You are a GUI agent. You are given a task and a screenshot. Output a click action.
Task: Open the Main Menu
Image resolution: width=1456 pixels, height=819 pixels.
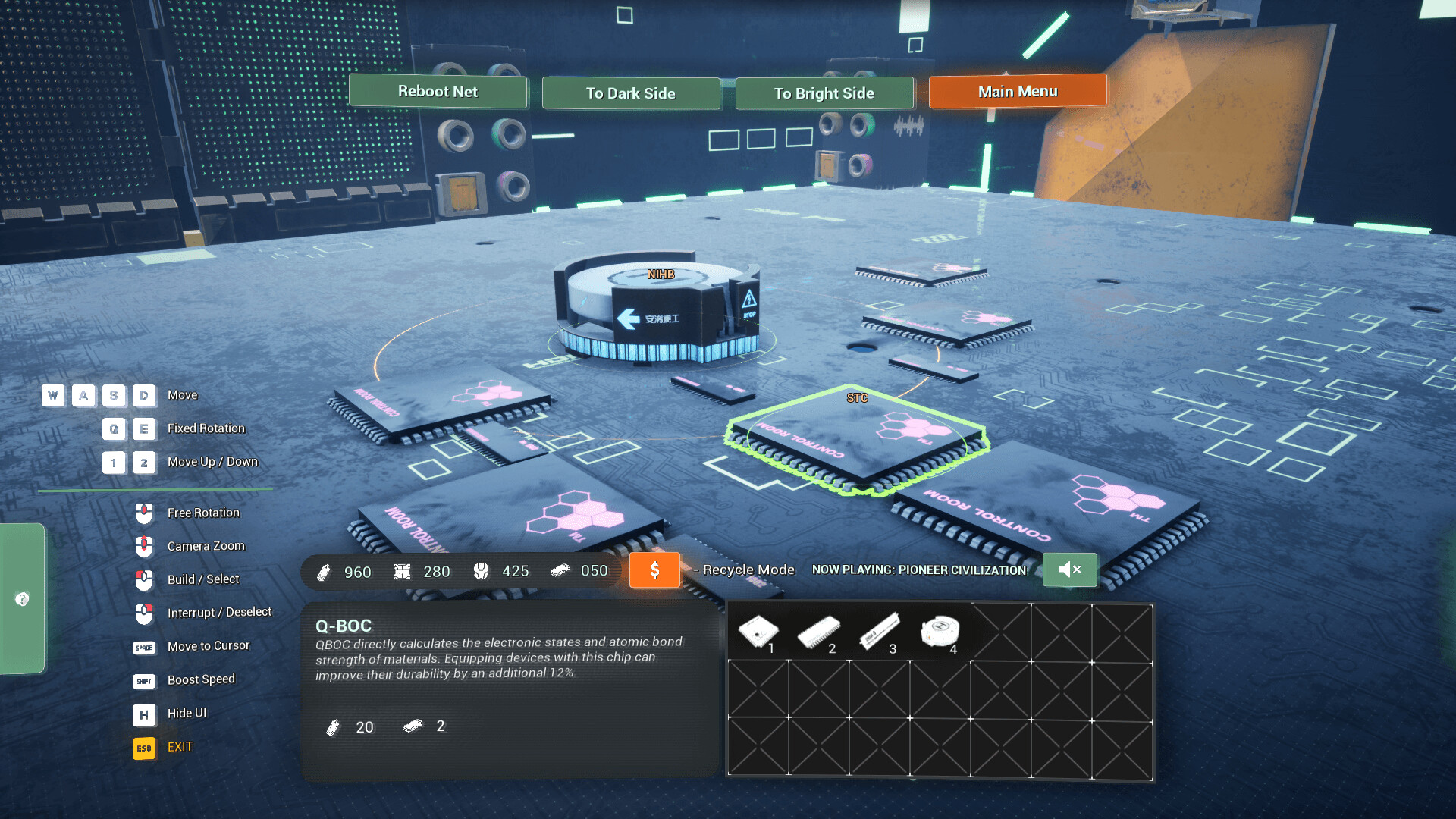pyautogui.click(x=1017, y=91)
